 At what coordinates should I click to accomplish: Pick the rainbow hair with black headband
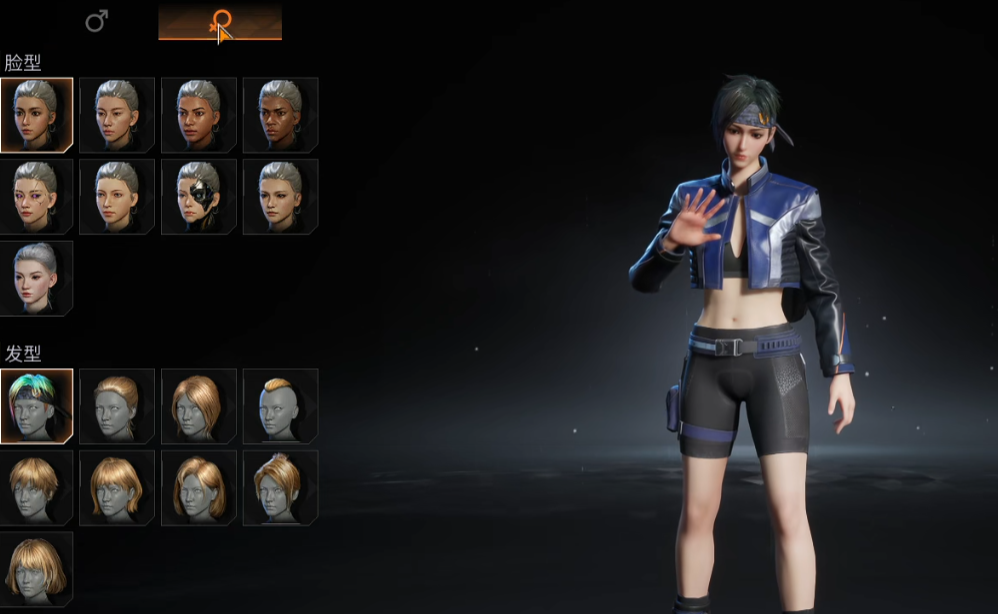[36, 406]
